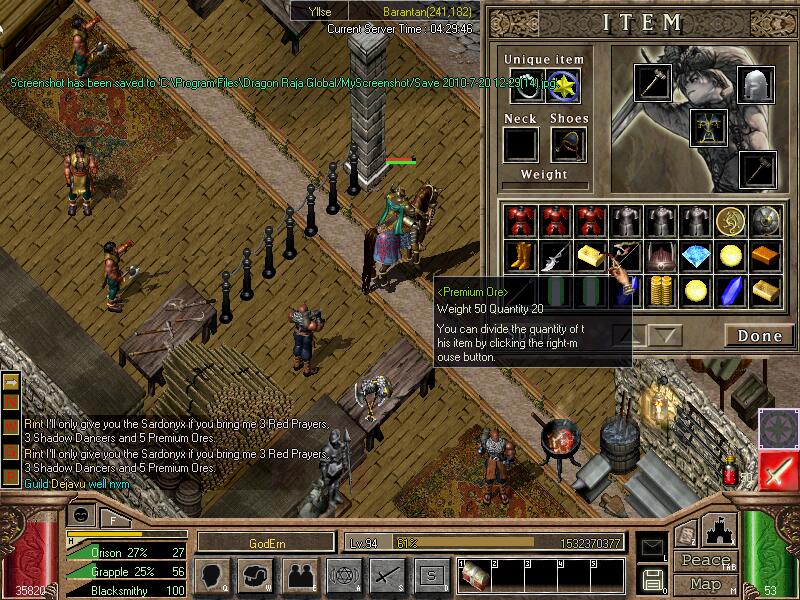This screenshot has width=800, height=600.
Task: Open the mail envelope icon
Action: click(x=653, y=548)
